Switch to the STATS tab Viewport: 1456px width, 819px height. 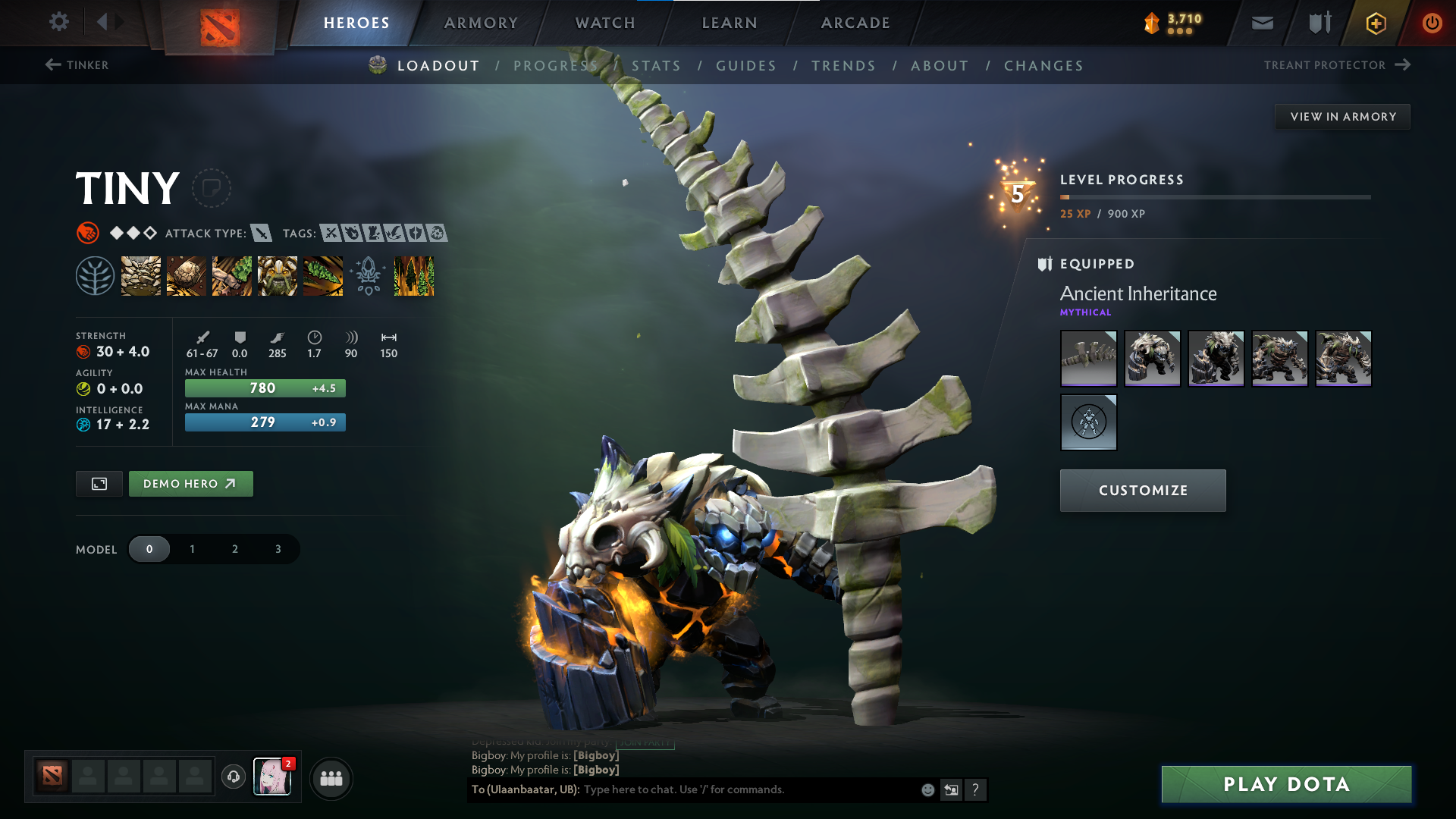[x=656, y=65]
